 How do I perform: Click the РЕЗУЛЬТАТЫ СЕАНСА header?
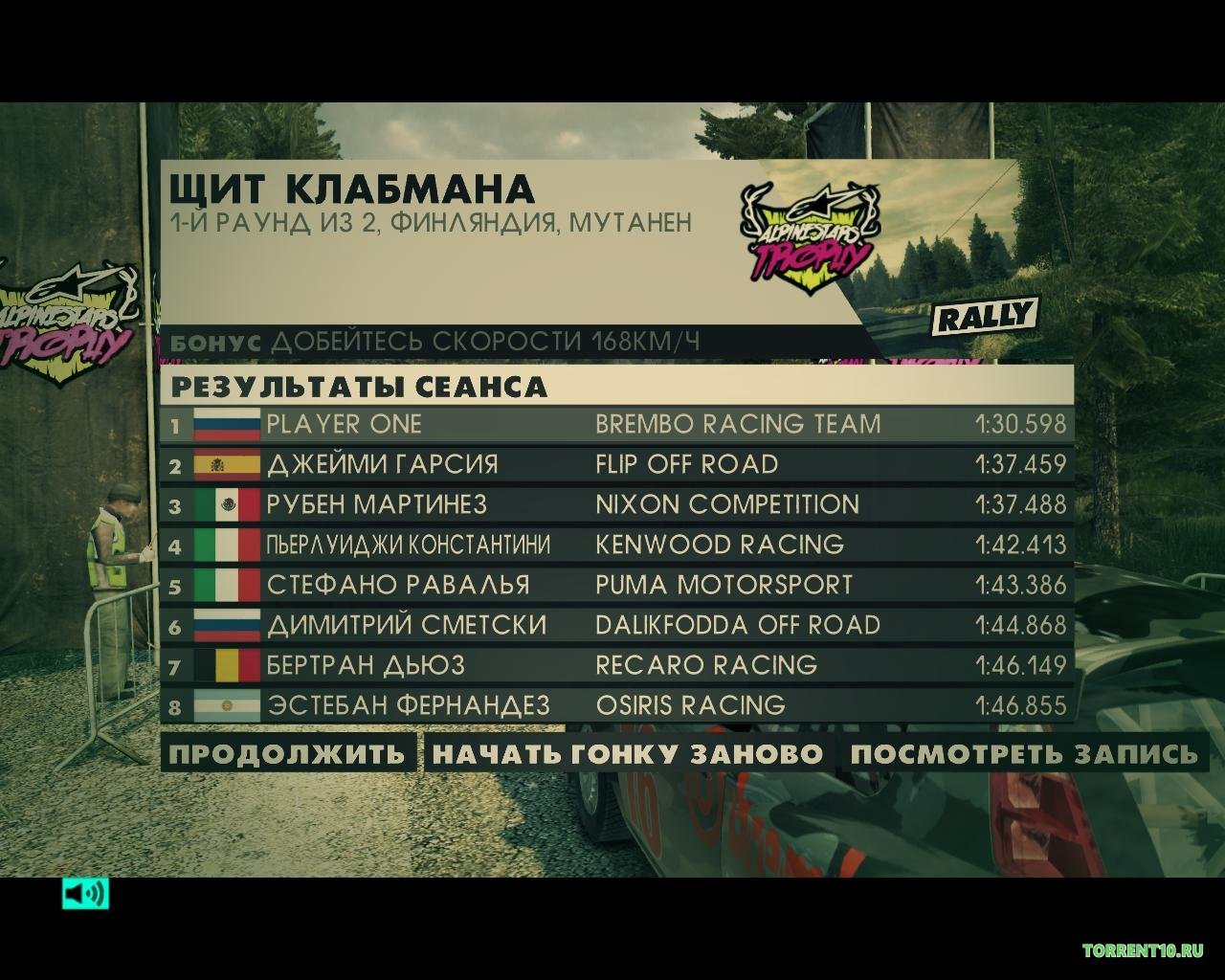358,388
